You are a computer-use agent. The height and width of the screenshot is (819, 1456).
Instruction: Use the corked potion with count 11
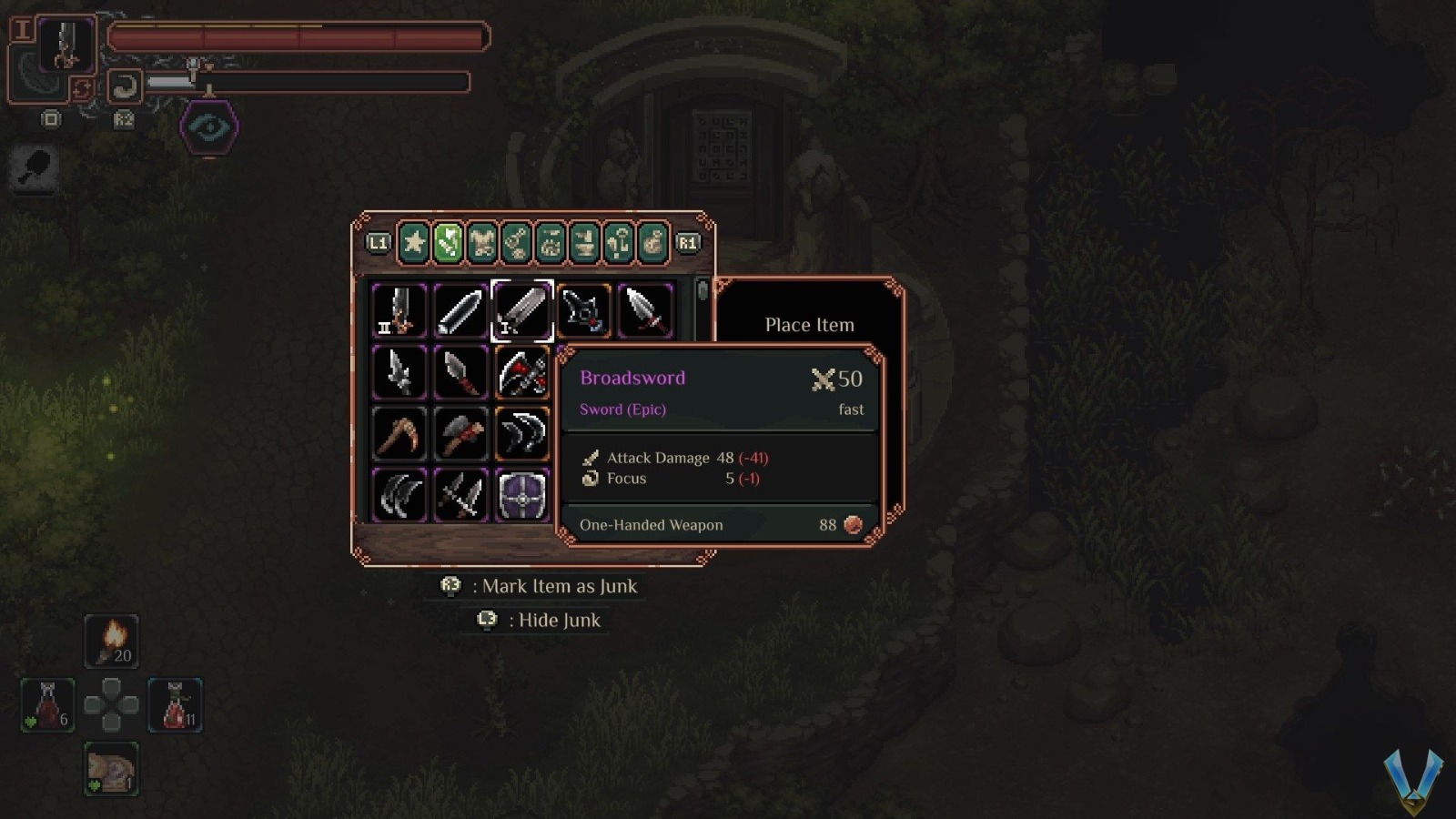pos(176,705)
